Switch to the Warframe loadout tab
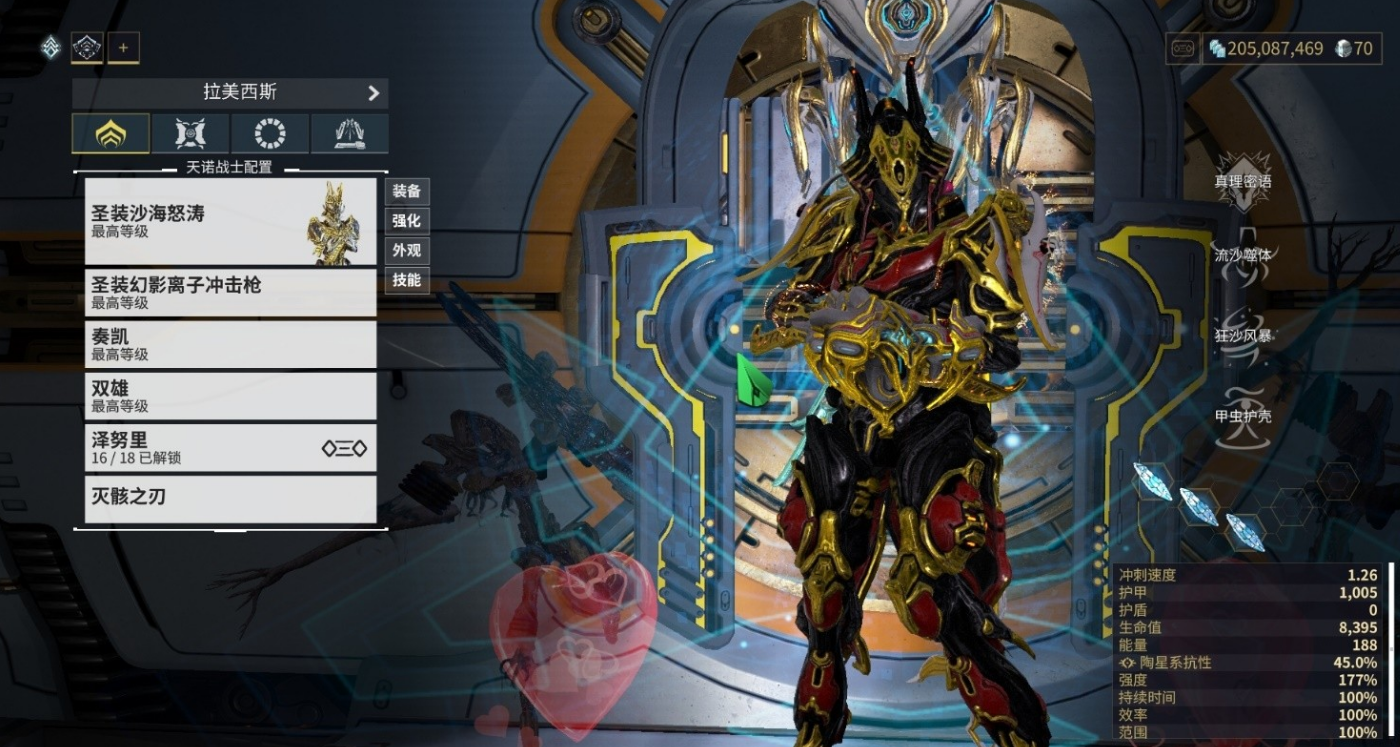This screenshot has height=747, width=1400. coord(110,133)
